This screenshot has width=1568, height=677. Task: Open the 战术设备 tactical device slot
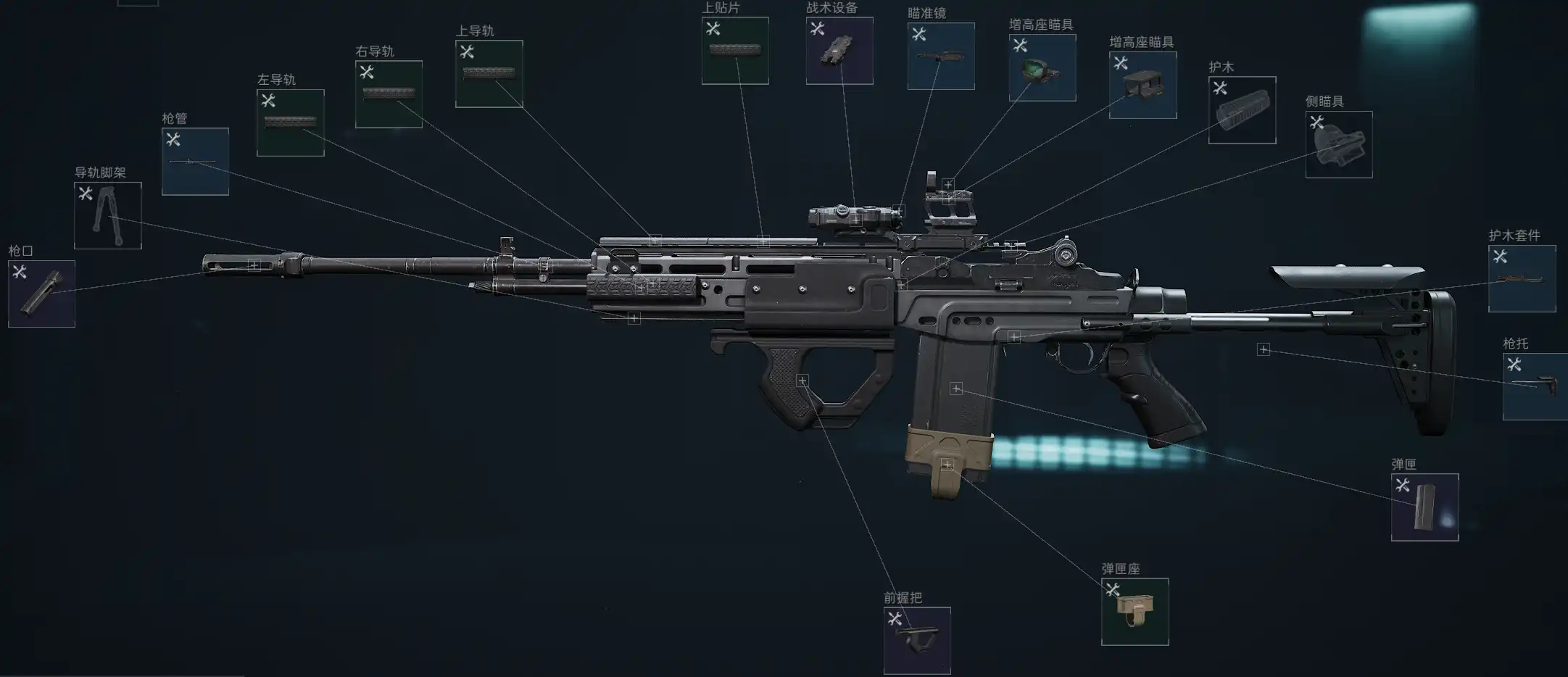pyautogui.click(x=839, y=51)
